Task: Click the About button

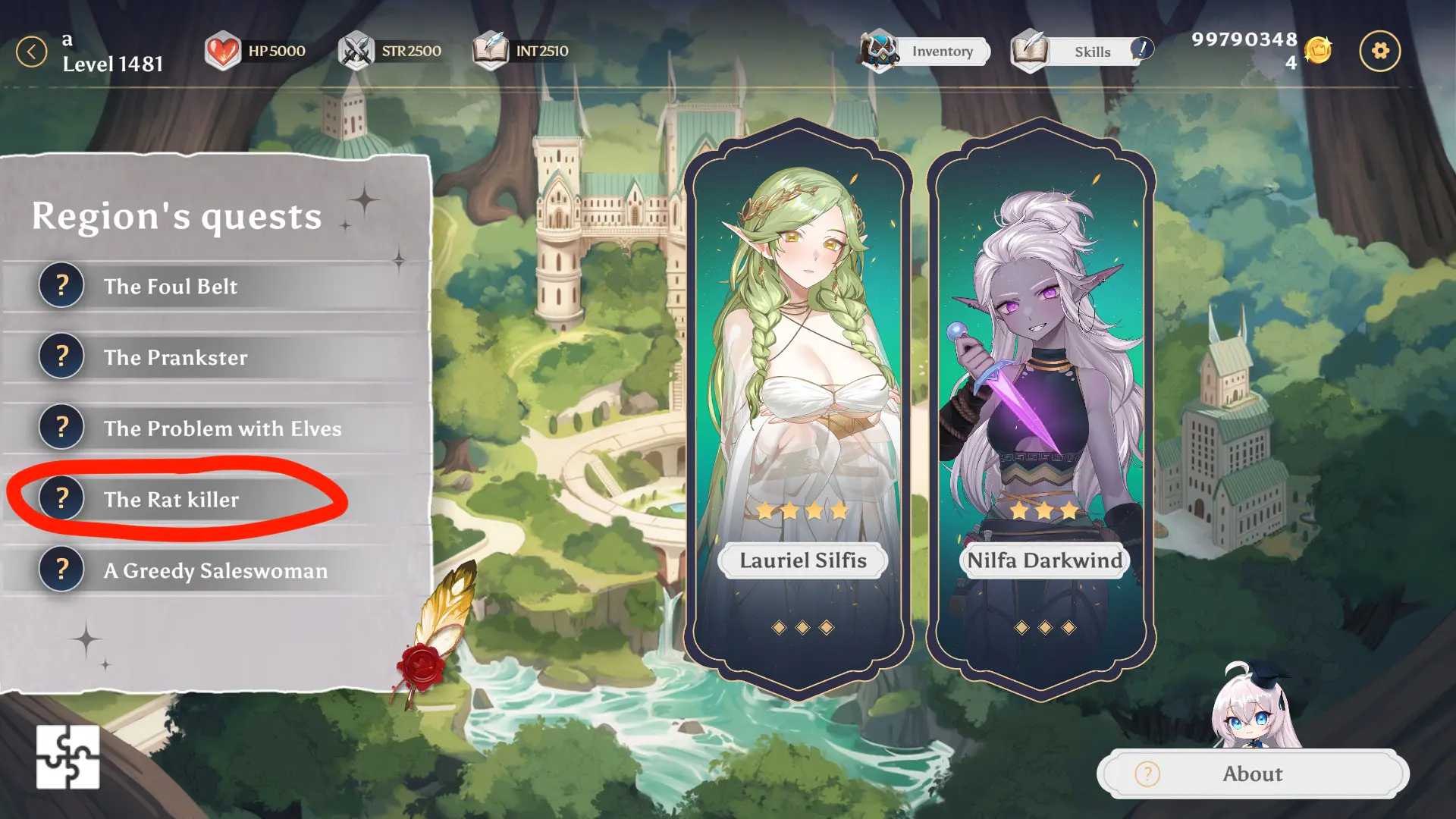Action: 1252,773
